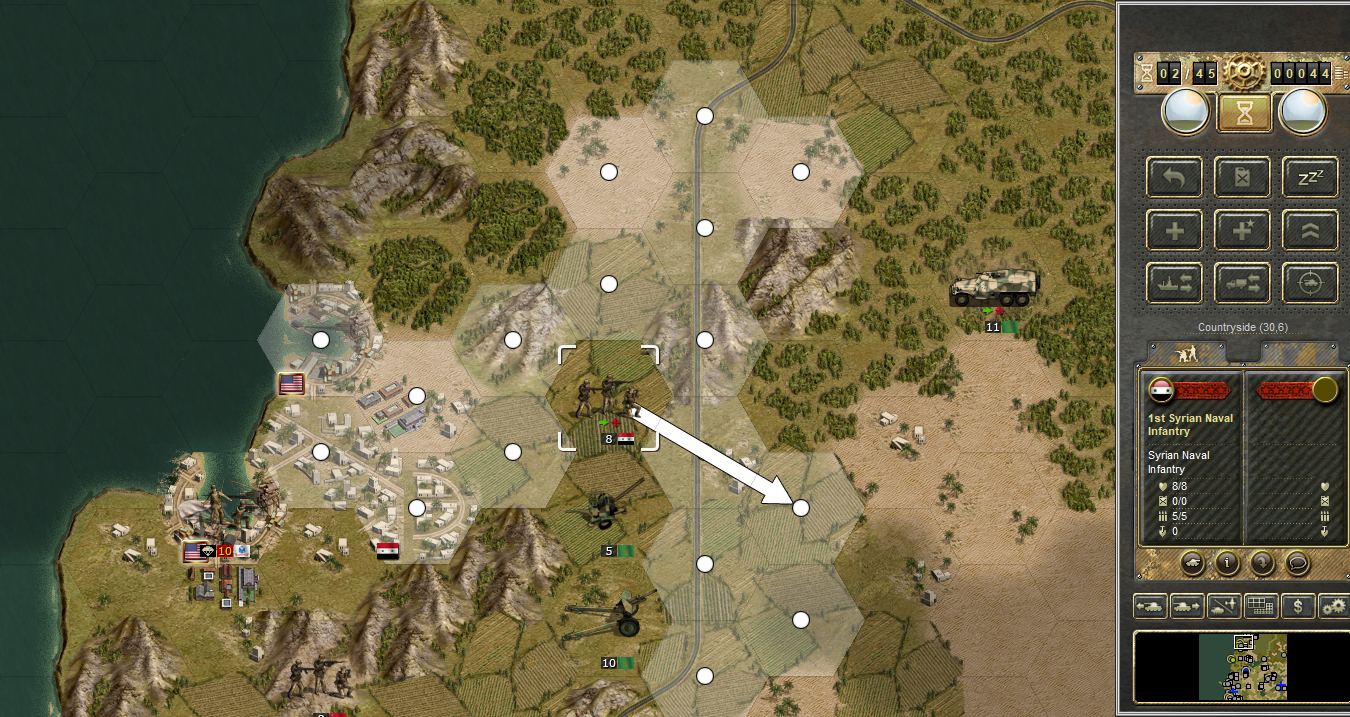Put the unit to sleep
Screen dimensions: 1350x717
click(1310, 177)
